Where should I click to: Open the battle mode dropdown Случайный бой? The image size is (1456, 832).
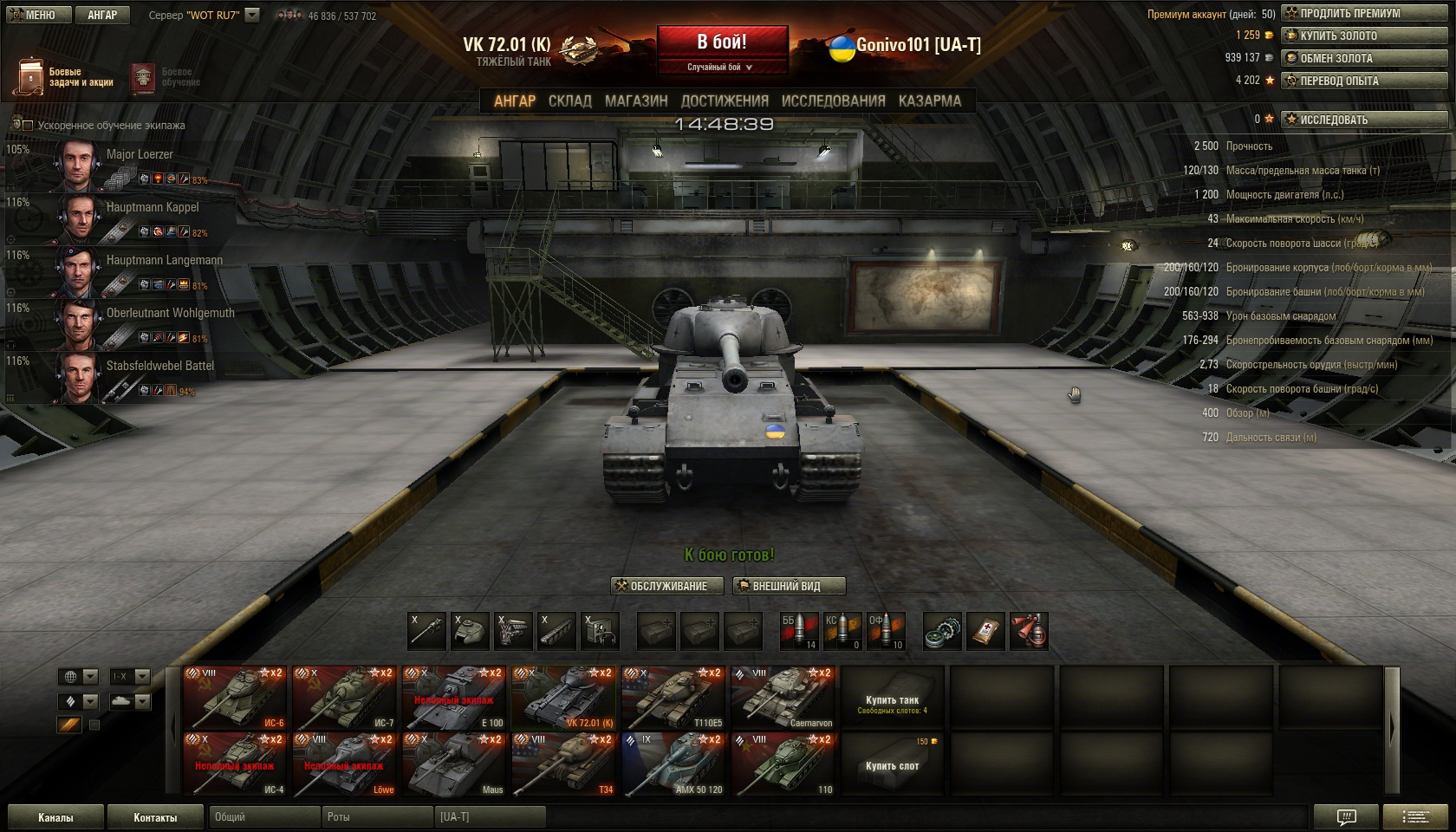[721, 67]
